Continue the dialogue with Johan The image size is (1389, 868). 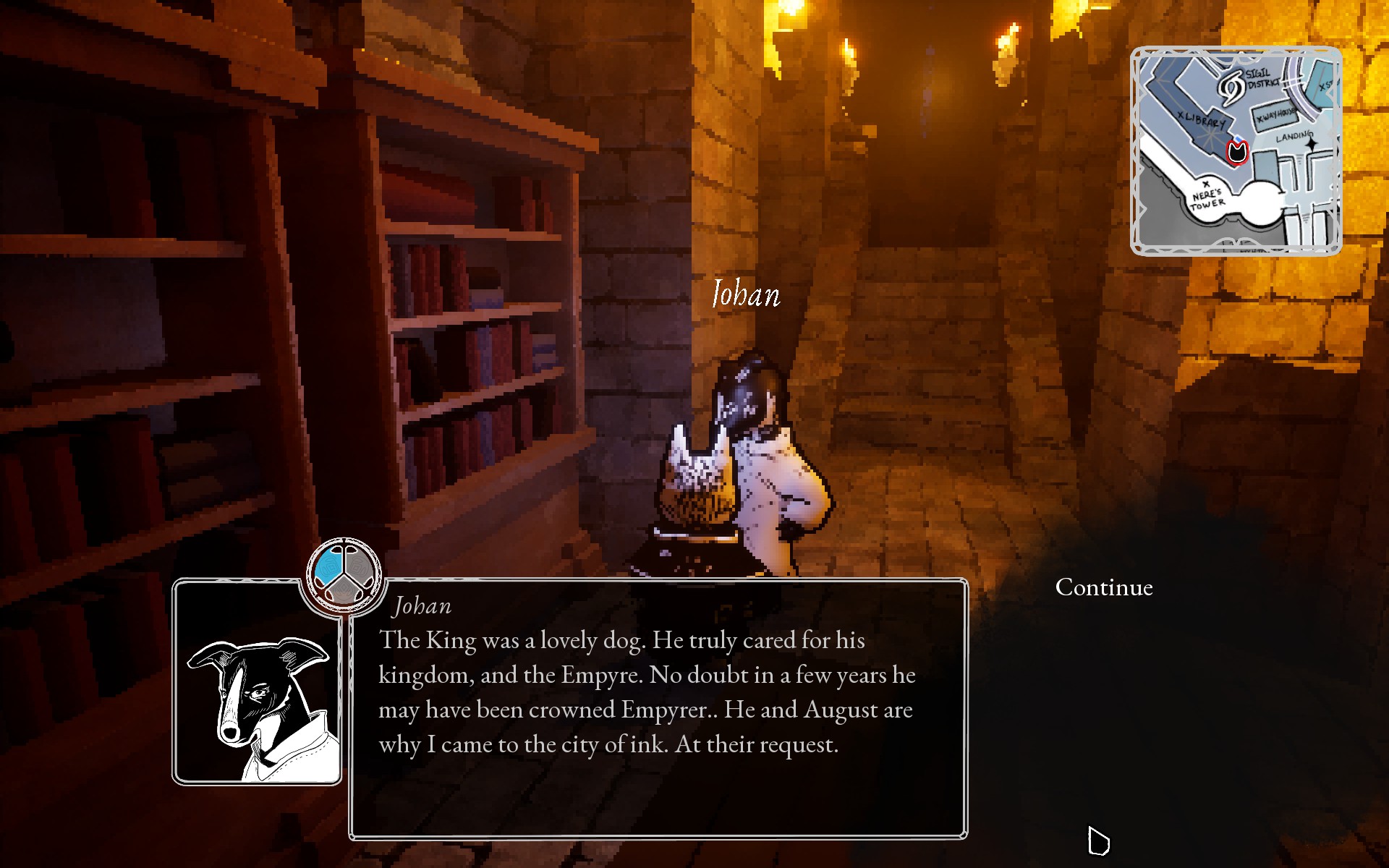pyautogui.click(x=1103, y=587)
